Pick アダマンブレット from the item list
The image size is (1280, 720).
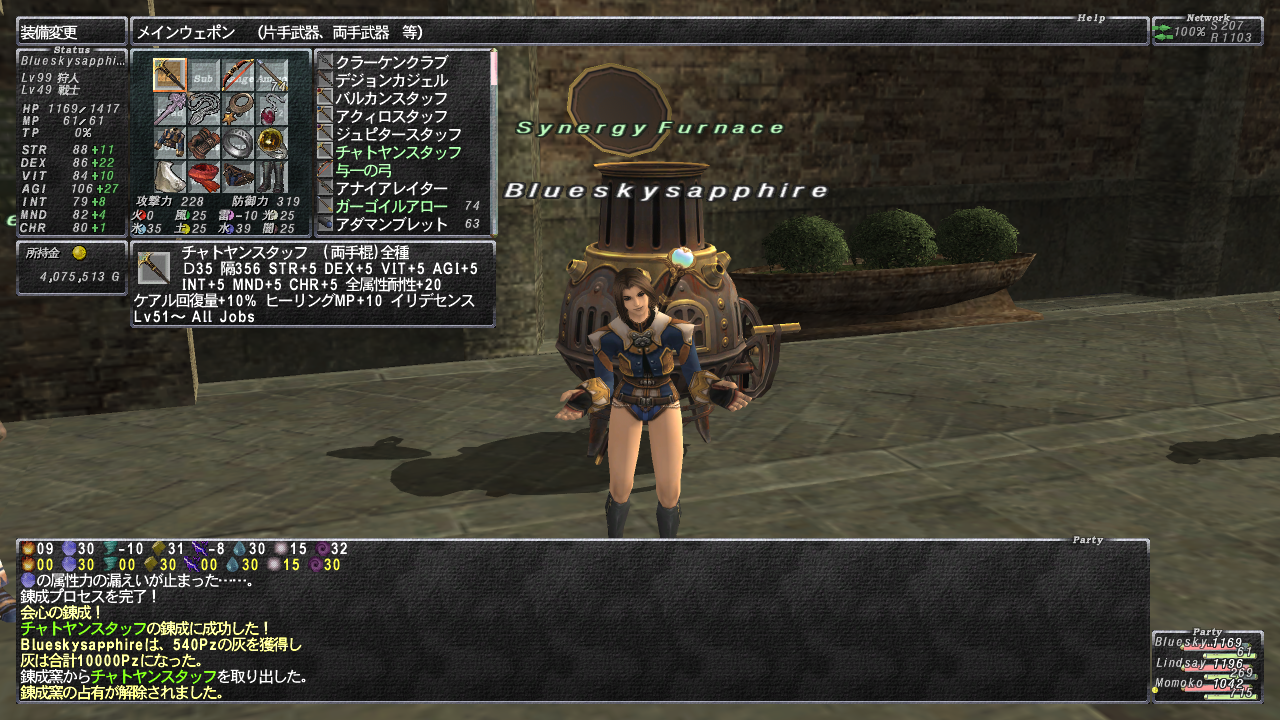click(391, 224)
